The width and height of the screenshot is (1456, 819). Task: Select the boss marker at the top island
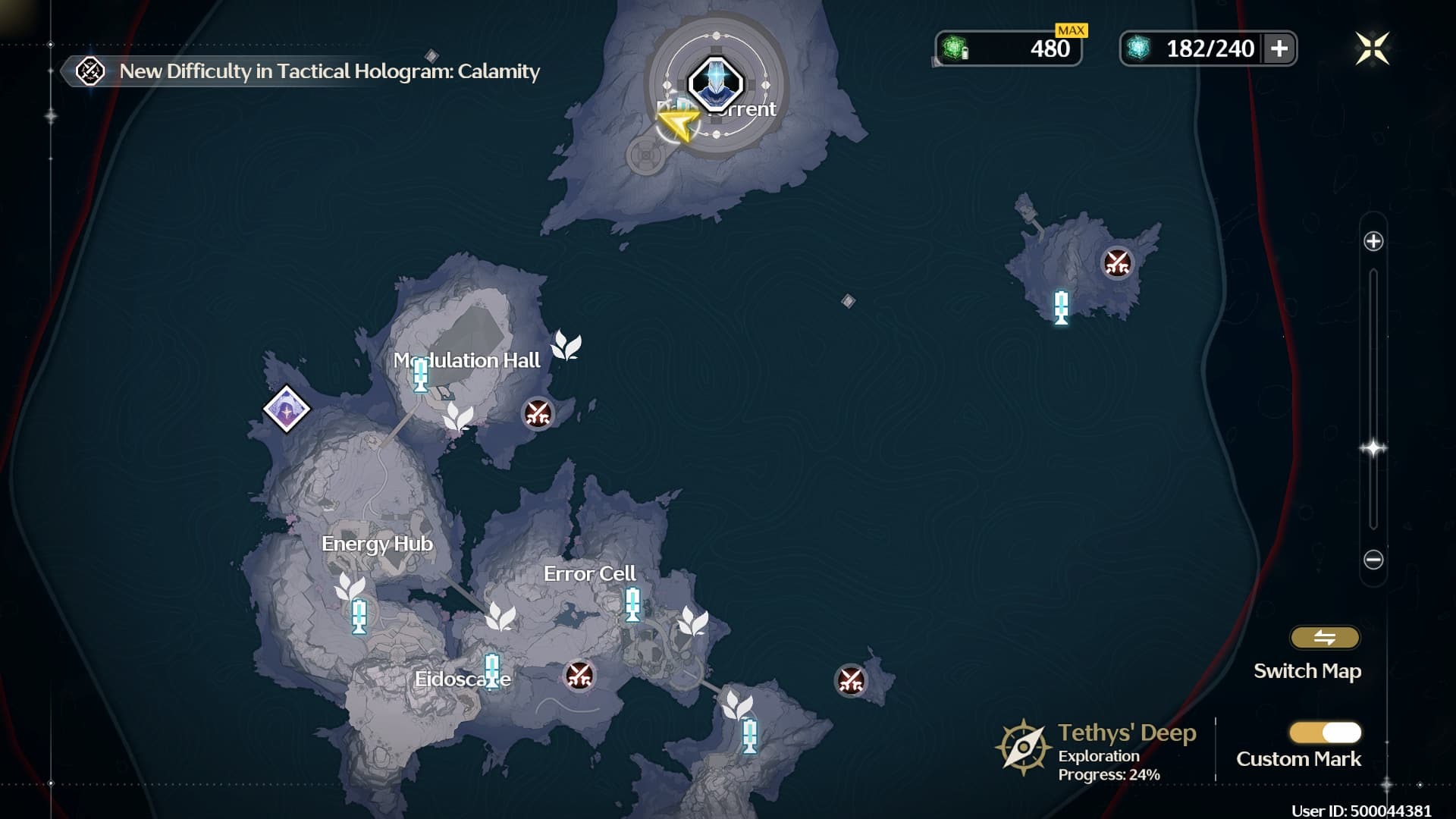[715, 83]
